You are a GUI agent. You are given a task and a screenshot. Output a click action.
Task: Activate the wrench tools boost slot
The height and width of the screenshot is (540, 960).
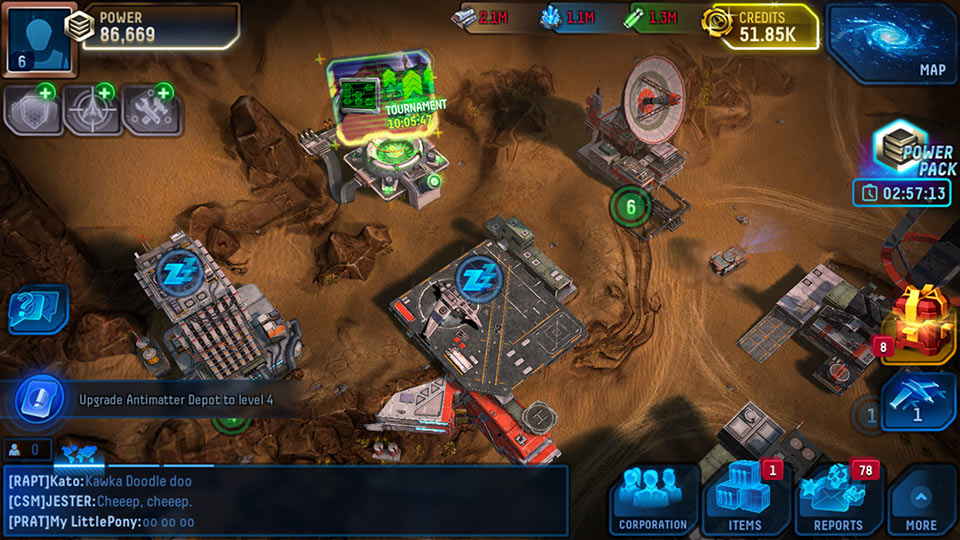tap(151, 112)
